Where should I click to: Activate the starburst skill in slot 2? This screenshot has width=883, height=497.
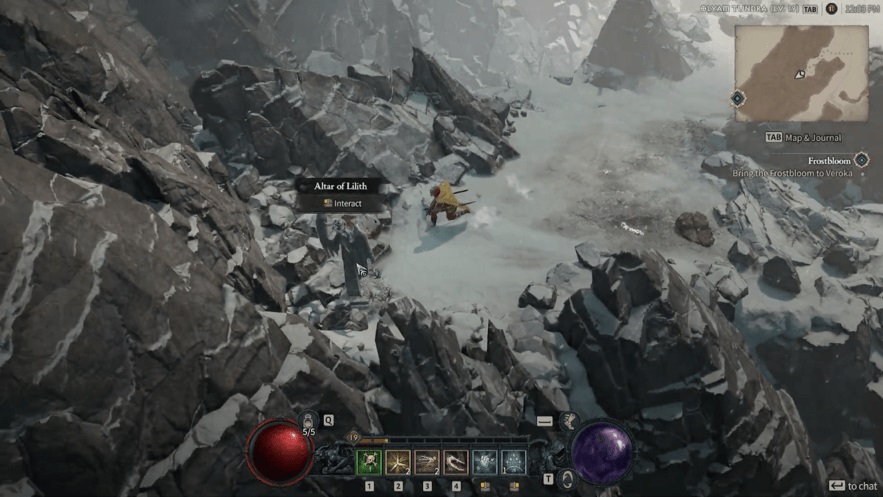coord(398,462)
